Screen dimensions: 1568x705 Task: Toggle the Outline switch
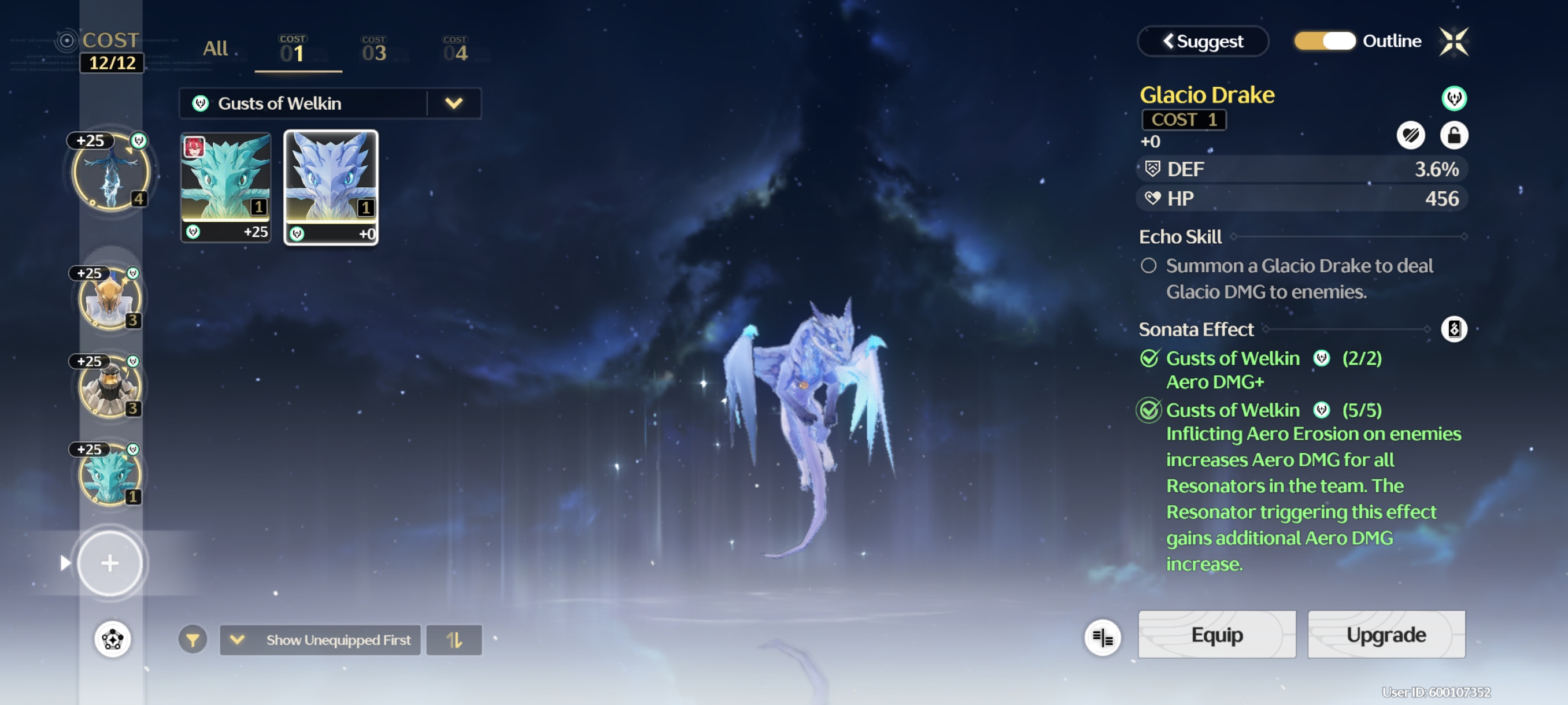click(1325, 42)
